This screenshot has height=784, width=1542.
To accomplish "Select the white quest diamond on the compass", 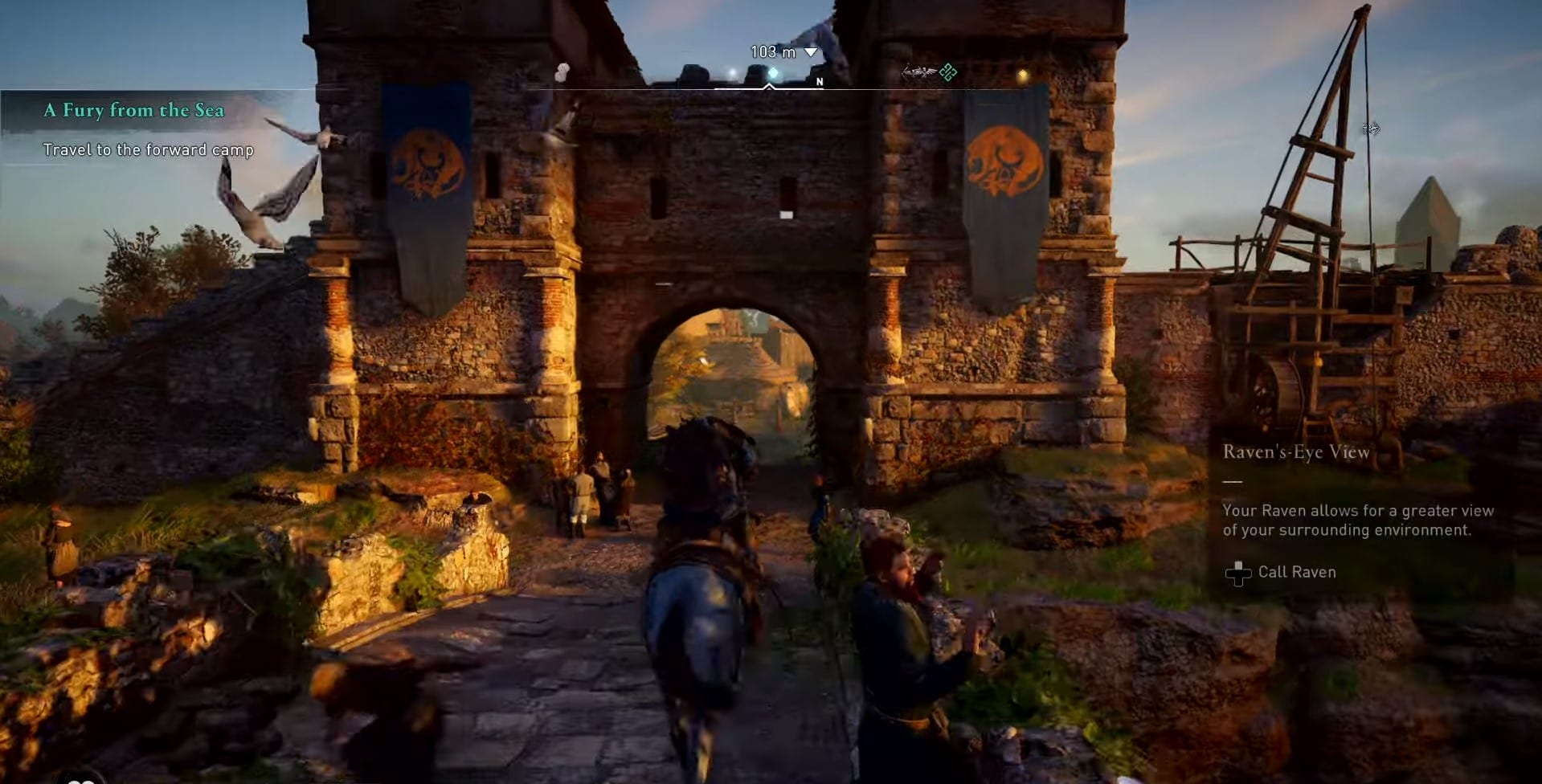I will (772, 73).
